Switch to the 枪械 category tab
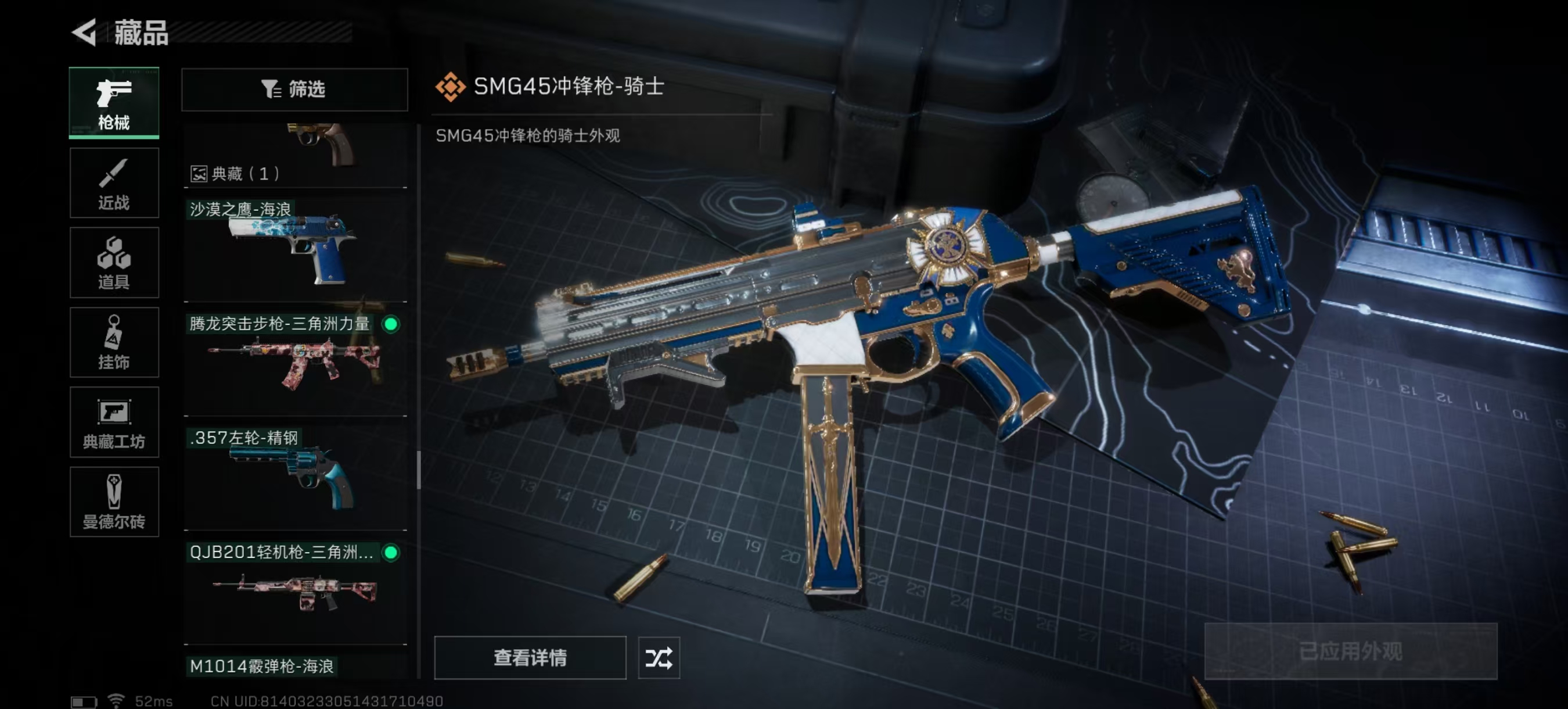 pos(114,103)
